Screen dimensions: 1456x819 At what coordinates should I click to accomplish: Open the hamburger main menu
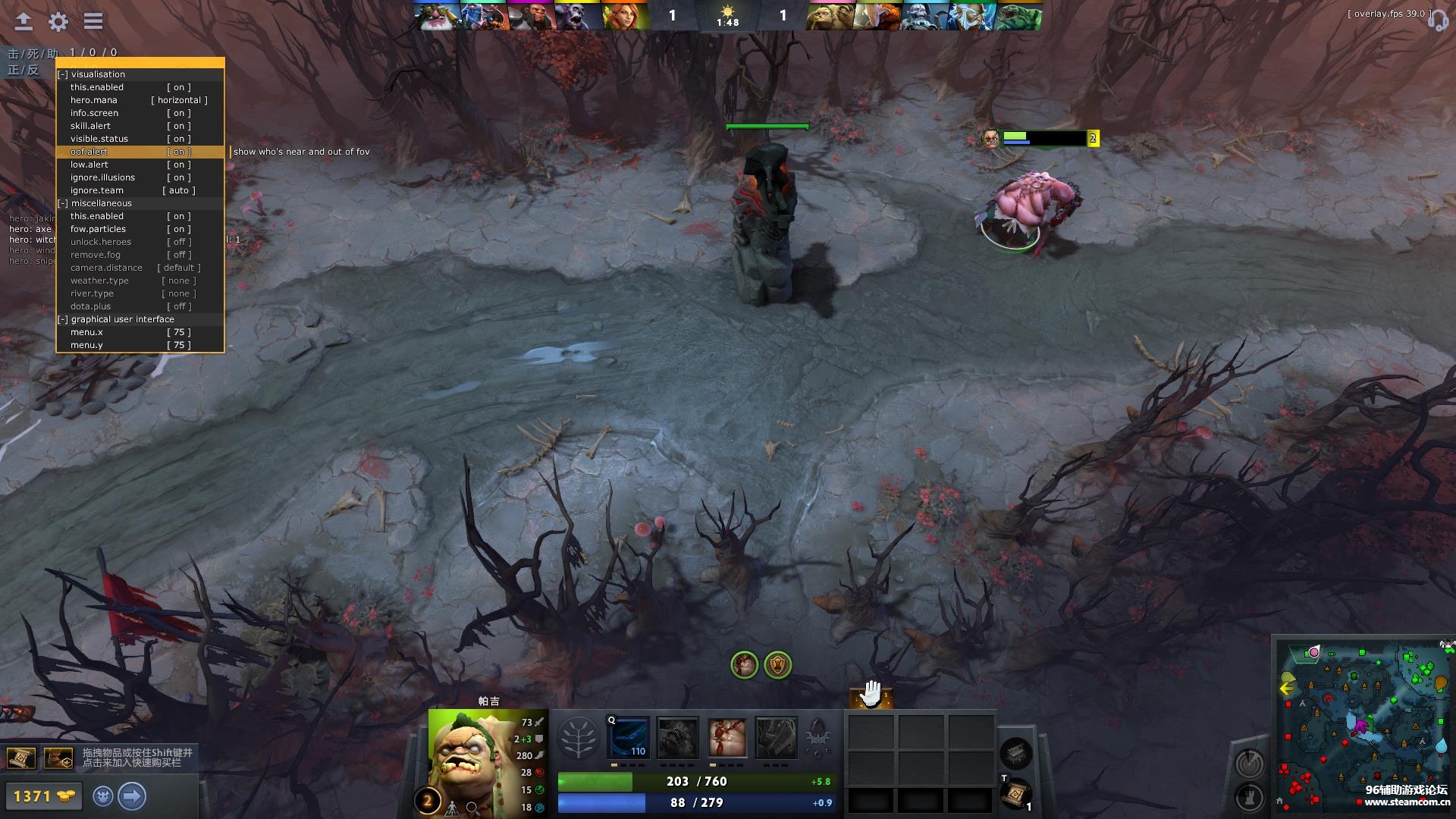click(93, 22)
